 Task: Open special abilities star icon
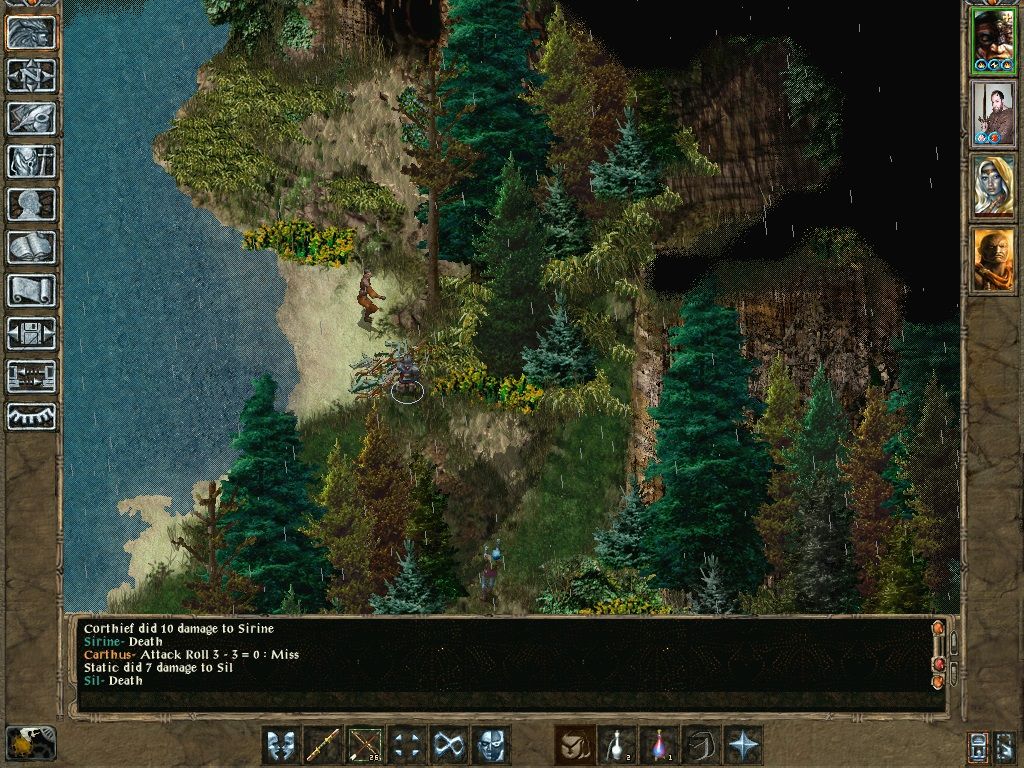click(743, 745)
